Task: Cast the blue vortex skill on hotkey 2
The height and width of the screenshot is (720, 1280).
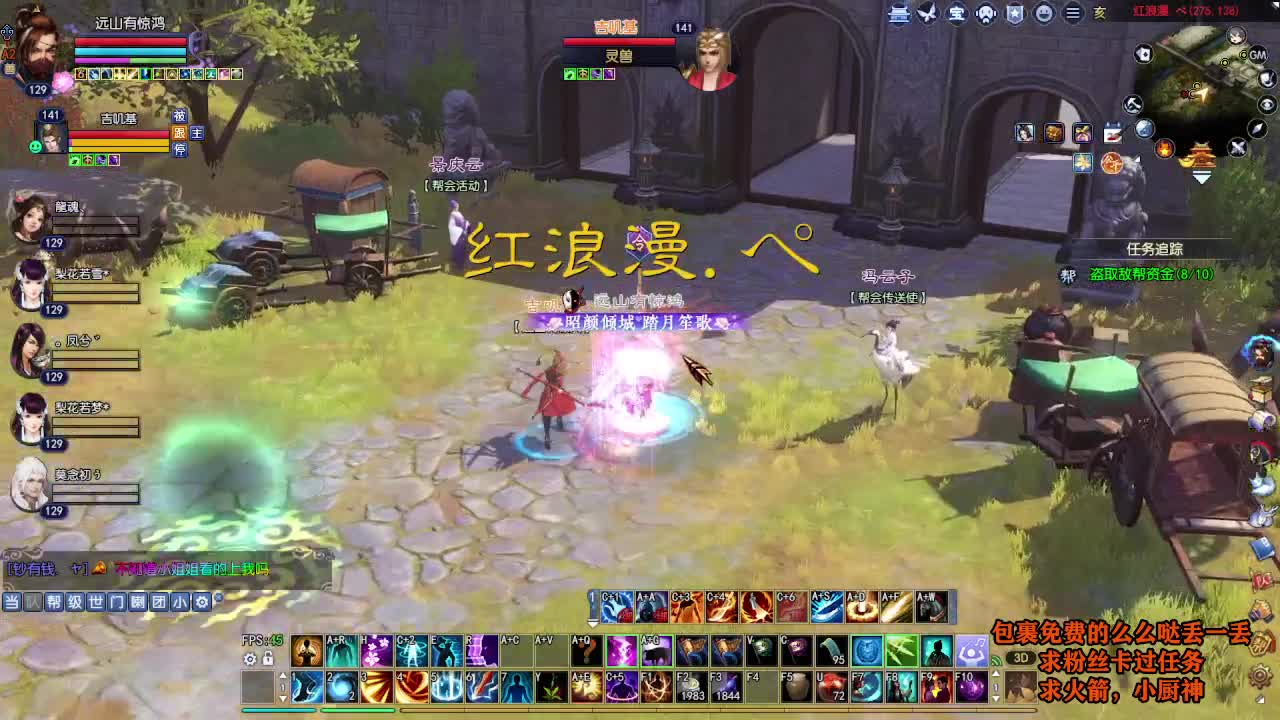Action: pyautogui.click(x=340, y=686)
